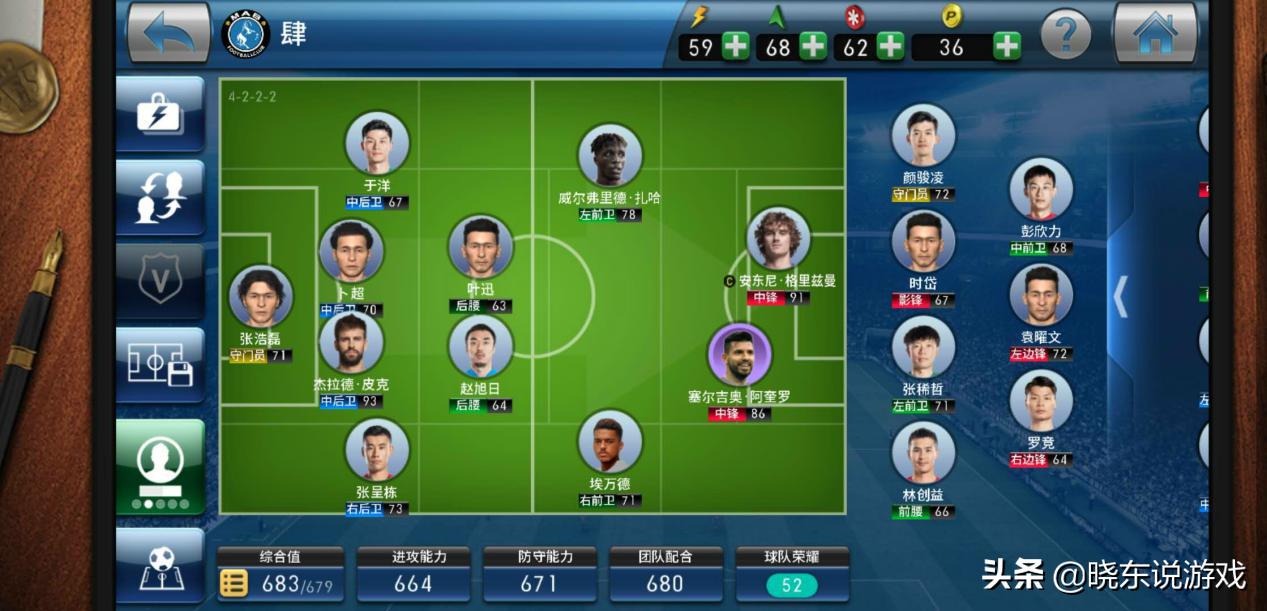Select left midfielder Wilfried Zaha
The height and width of the screenshot is (611, 1267).
[609, 157]
